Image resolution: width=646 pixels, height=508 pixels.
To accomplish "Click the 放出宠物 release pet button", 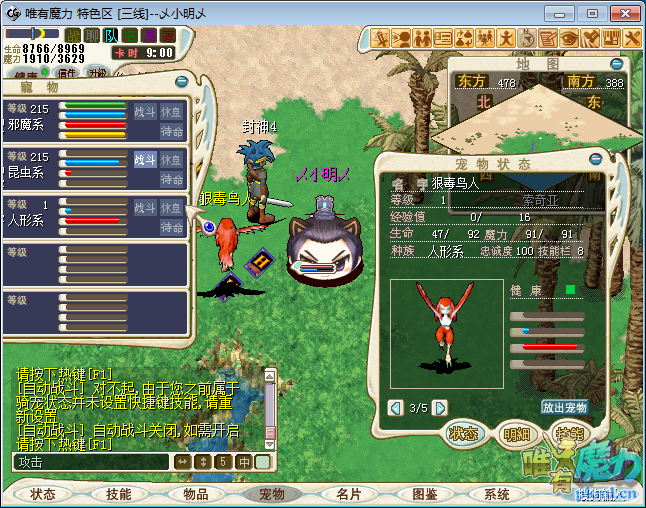I will coord(564,407).
